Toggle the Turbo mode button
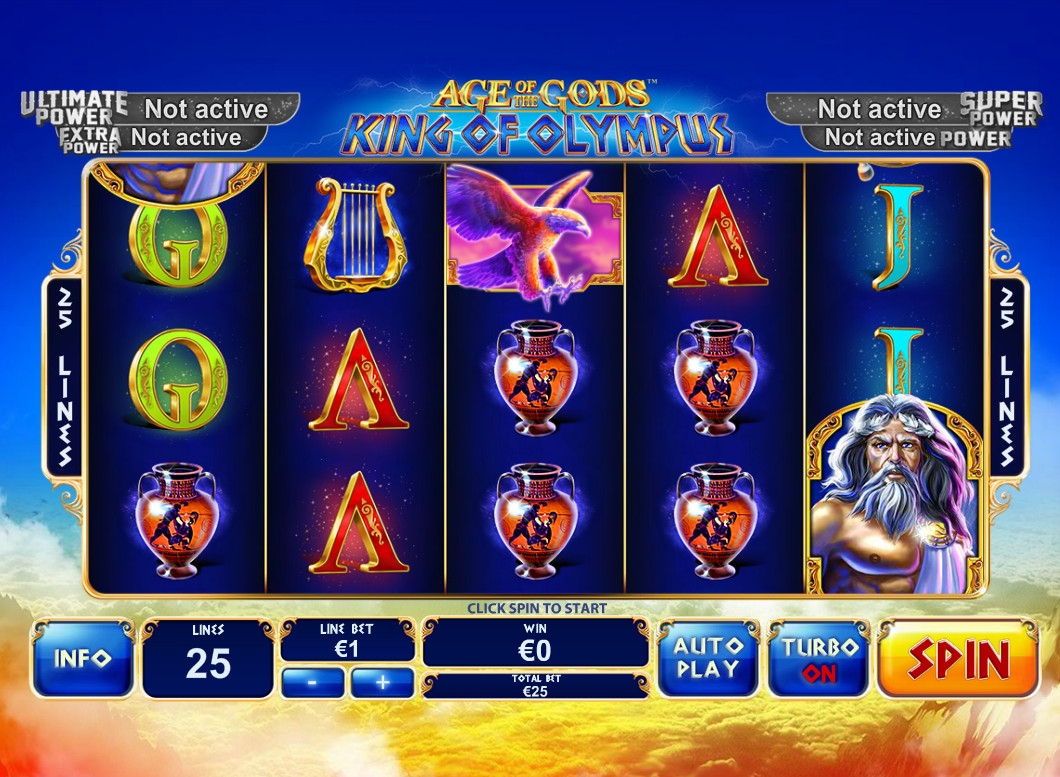Image resolution: width=1060 pixels, height=777 pixels. click(820, 659)
